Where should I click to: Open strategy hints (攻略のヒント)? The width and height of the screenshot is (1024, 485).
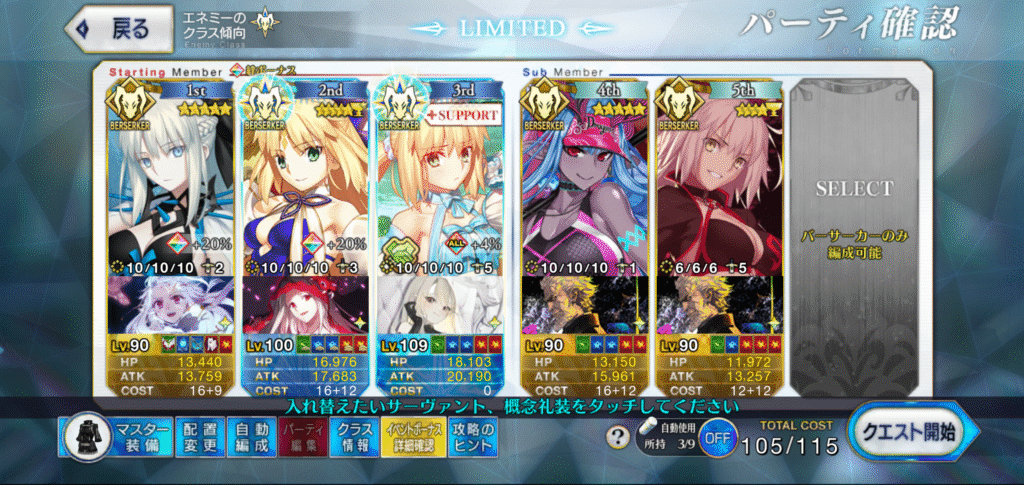coord(466,436)
